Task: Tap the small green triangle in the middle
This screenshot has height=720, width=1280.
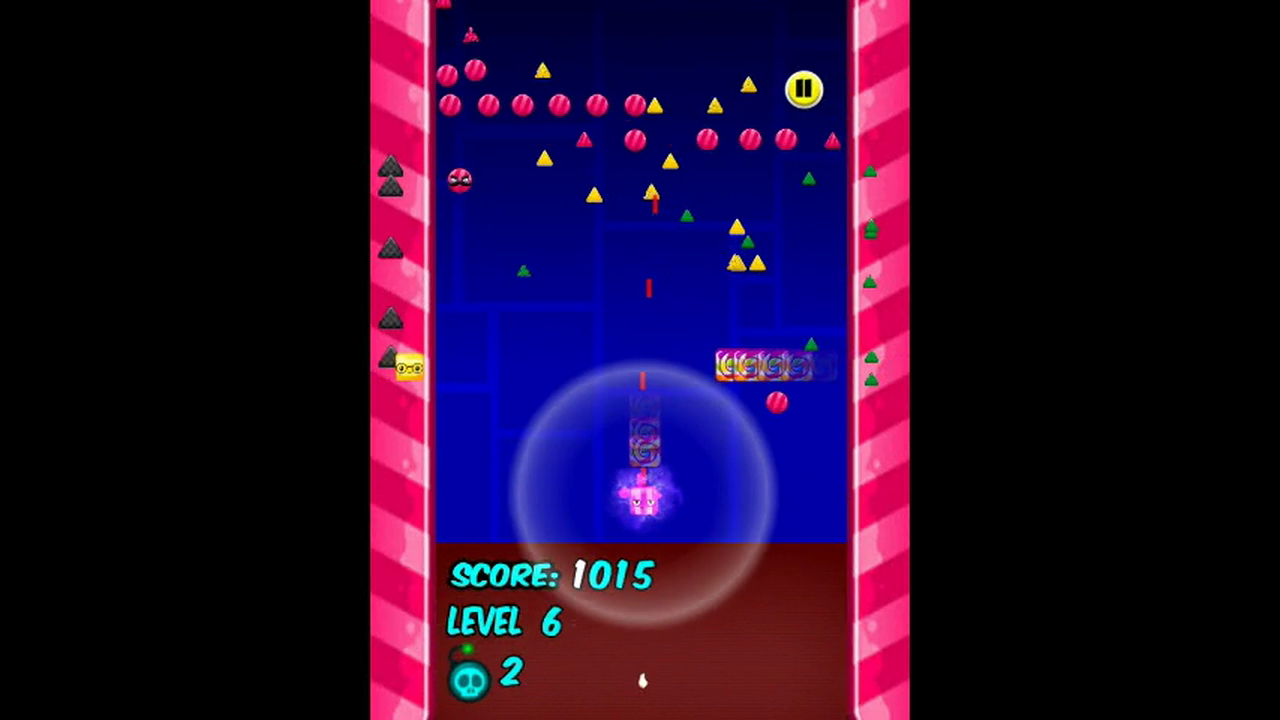Action: pyautogui.click(x=522, y=271)
